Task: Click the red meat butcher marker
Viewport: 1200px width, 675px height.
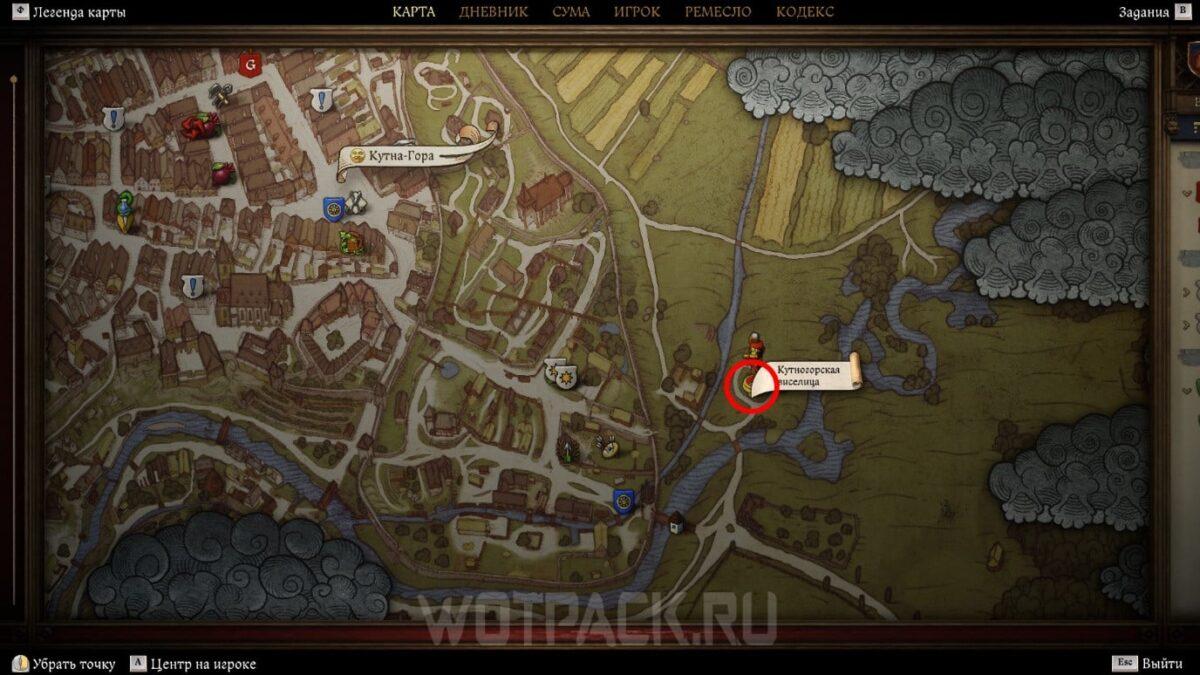Action: click(x=199, y=125)
